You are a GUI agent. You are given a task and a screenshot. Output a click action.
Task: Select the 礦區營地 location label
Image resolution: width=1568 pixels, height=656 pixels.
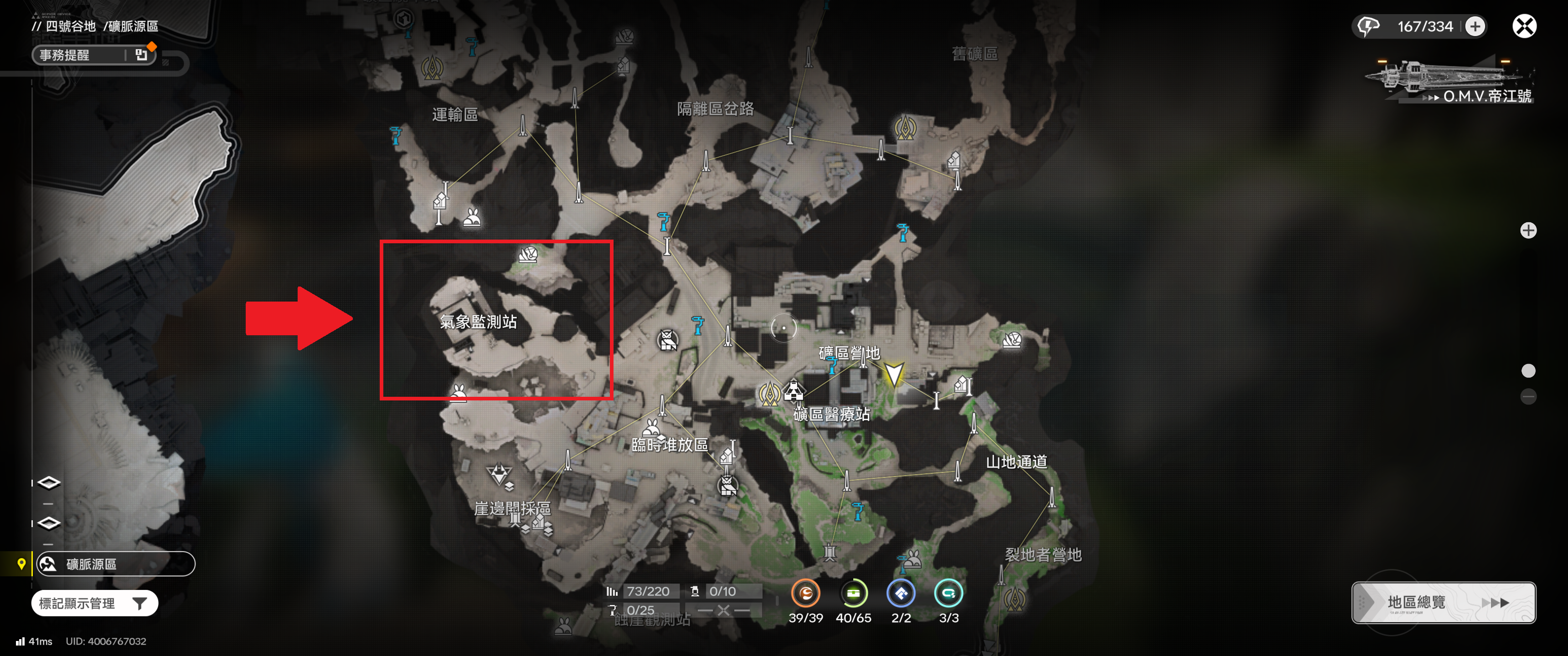tap(849, 353)
